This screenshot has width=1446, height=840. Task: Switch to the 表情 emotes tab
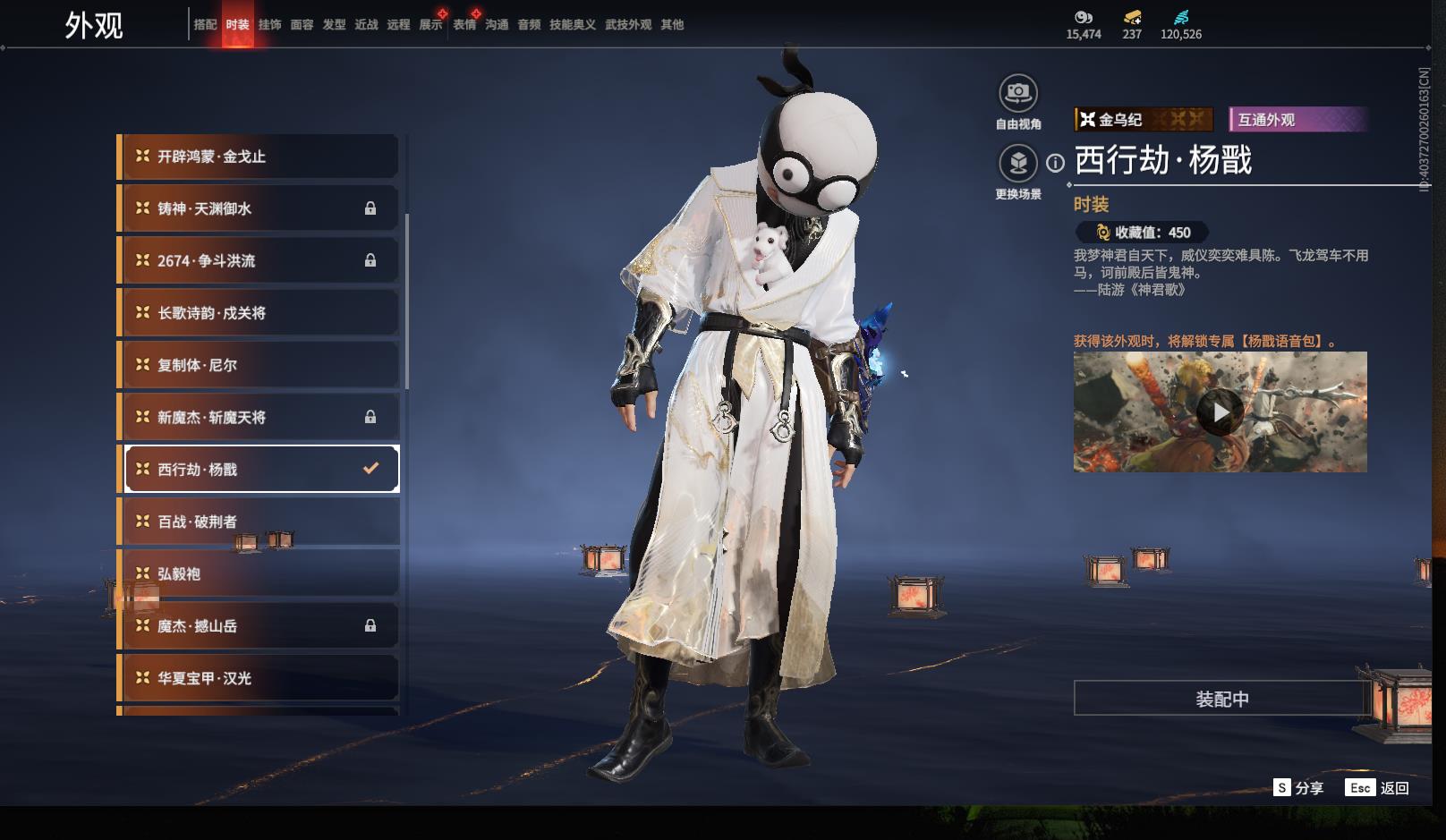coord(464,25)
